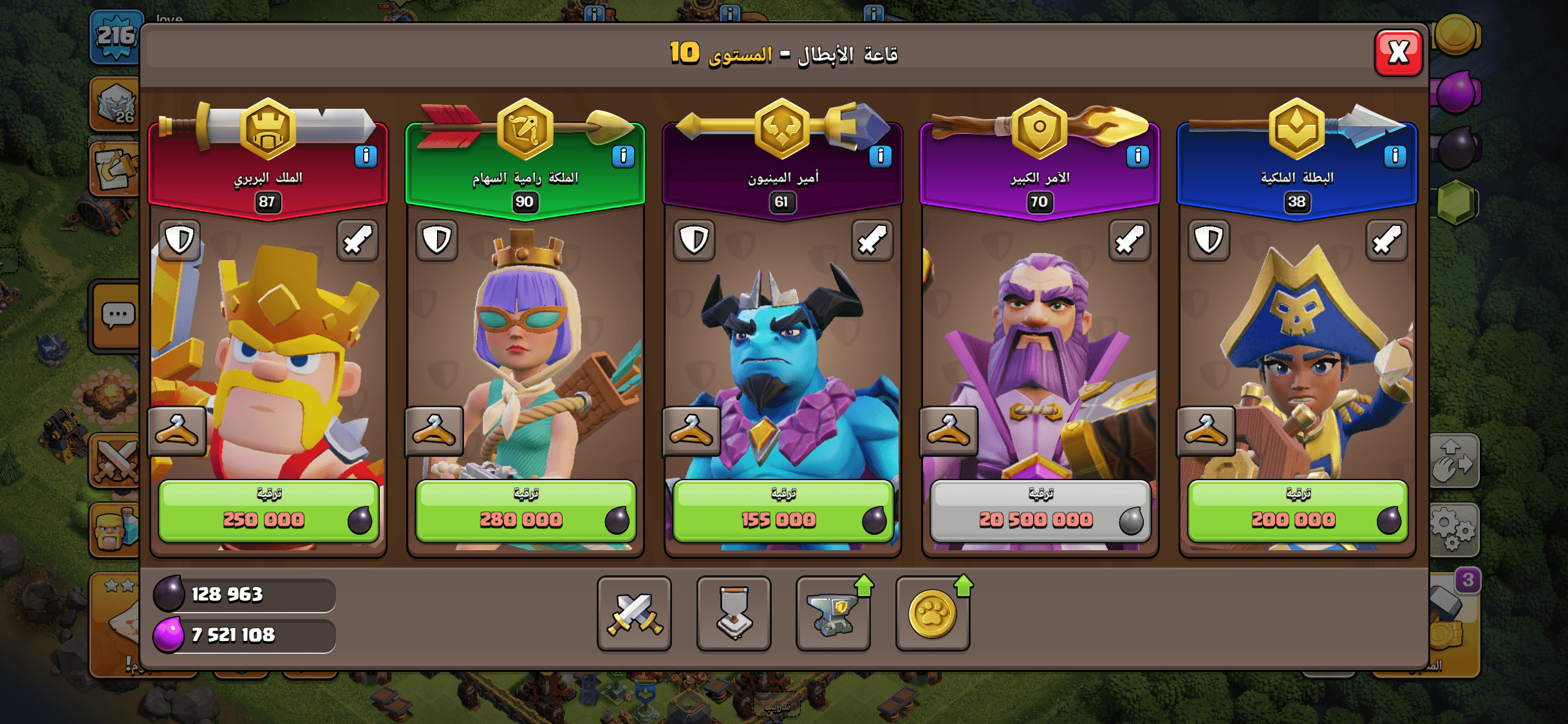The image size is (1568, 724).
Task: Upgrade Royal Champion for 200 000 dark elixir
Action: pyautogui.click(x=1297, y=510)
